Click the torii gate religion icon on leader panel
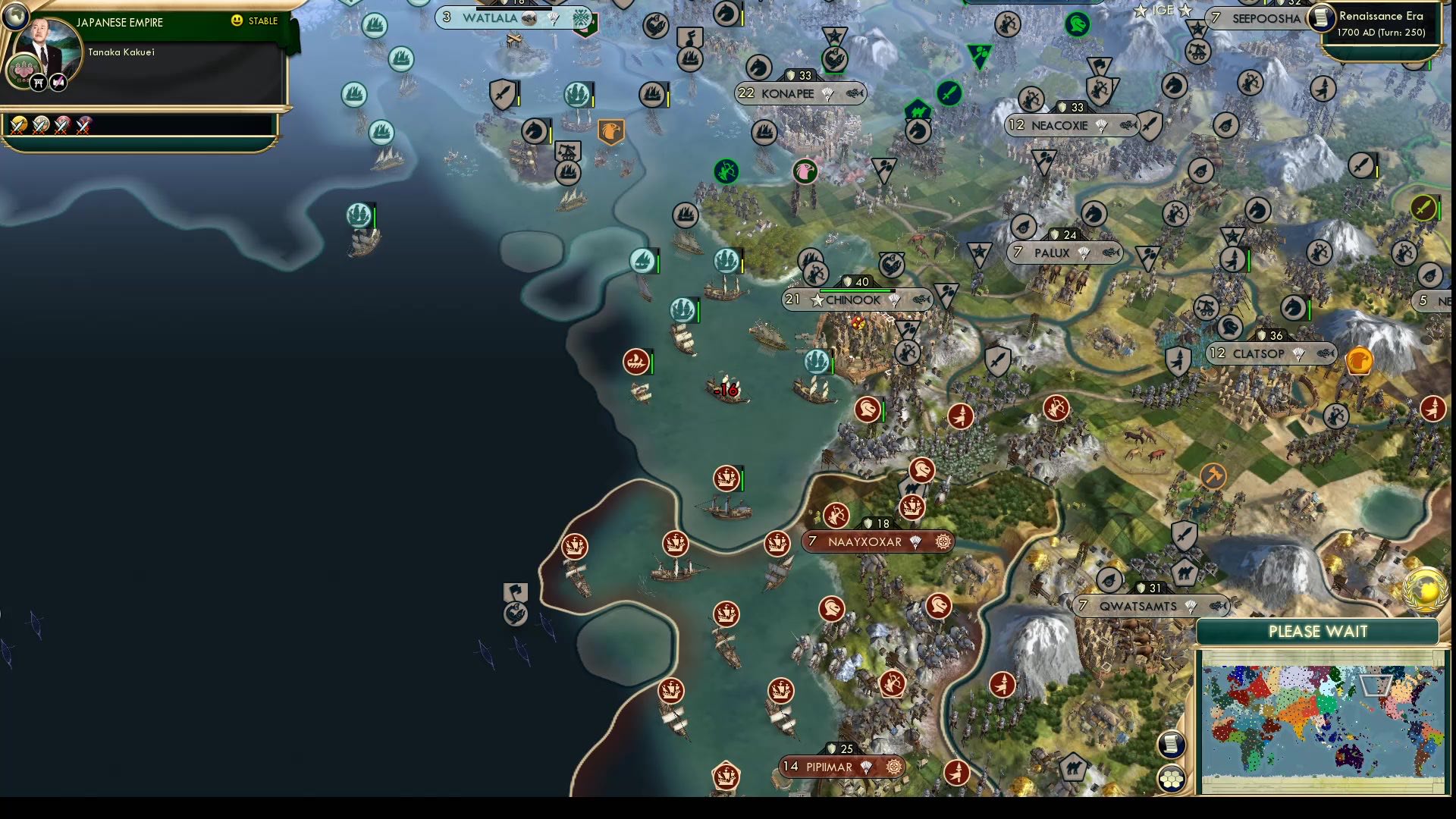The image size is (1456, 819). 39,83
